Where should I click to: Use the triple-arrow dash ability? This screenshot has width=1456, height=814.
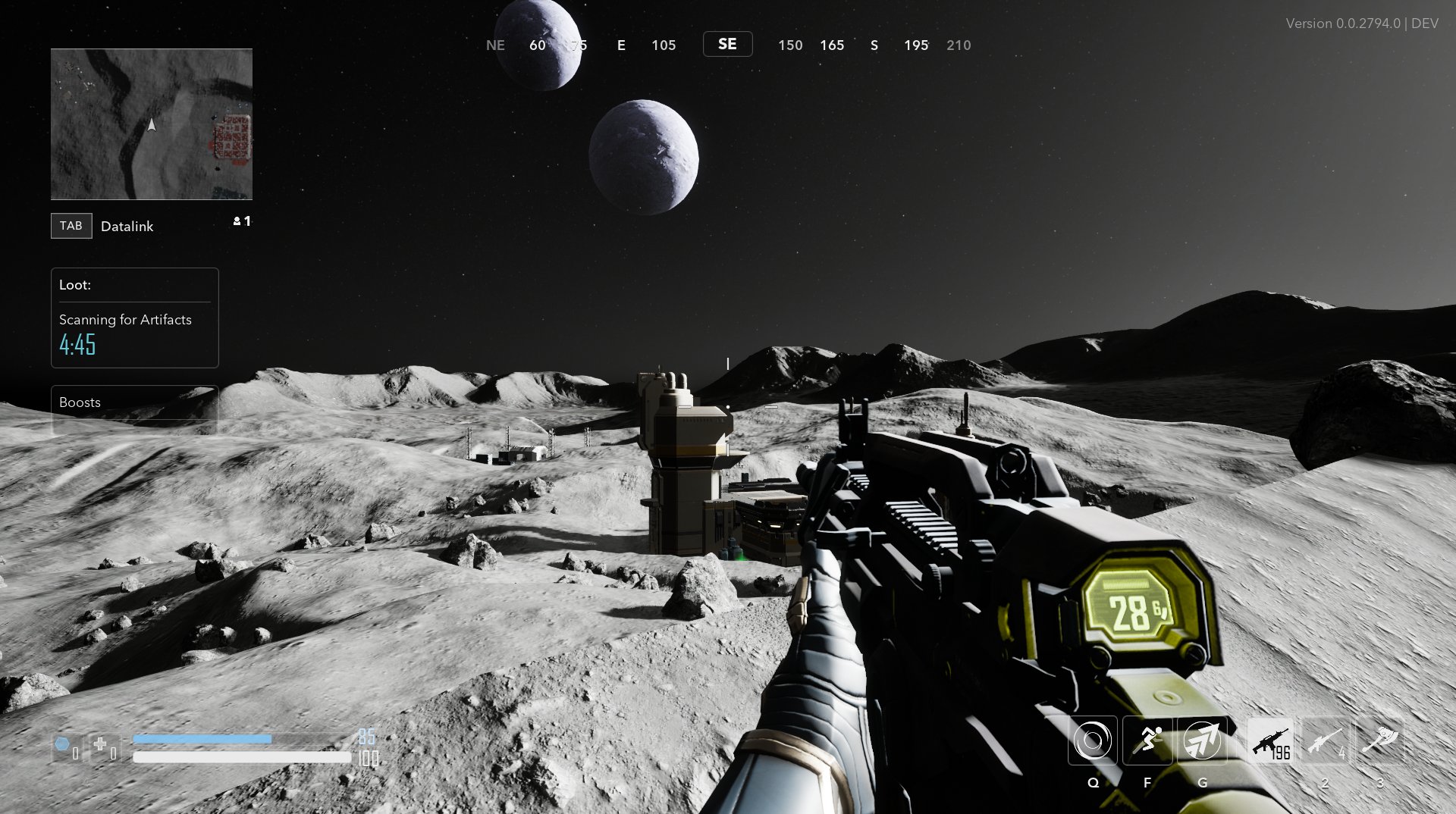1203,740
